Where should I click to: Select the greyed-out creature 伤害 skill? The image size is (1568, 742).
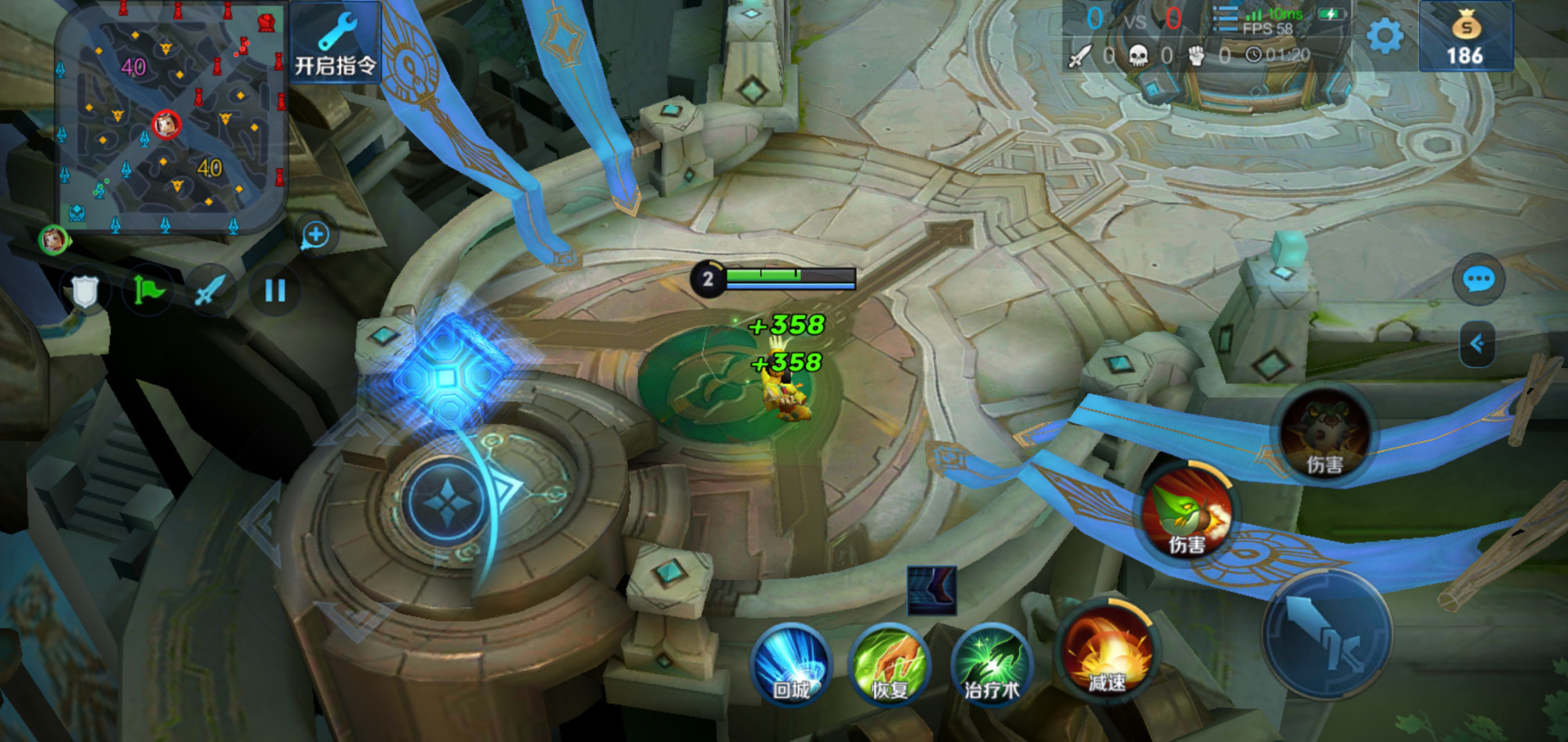pyautogui.click(x=1325, y=435)
